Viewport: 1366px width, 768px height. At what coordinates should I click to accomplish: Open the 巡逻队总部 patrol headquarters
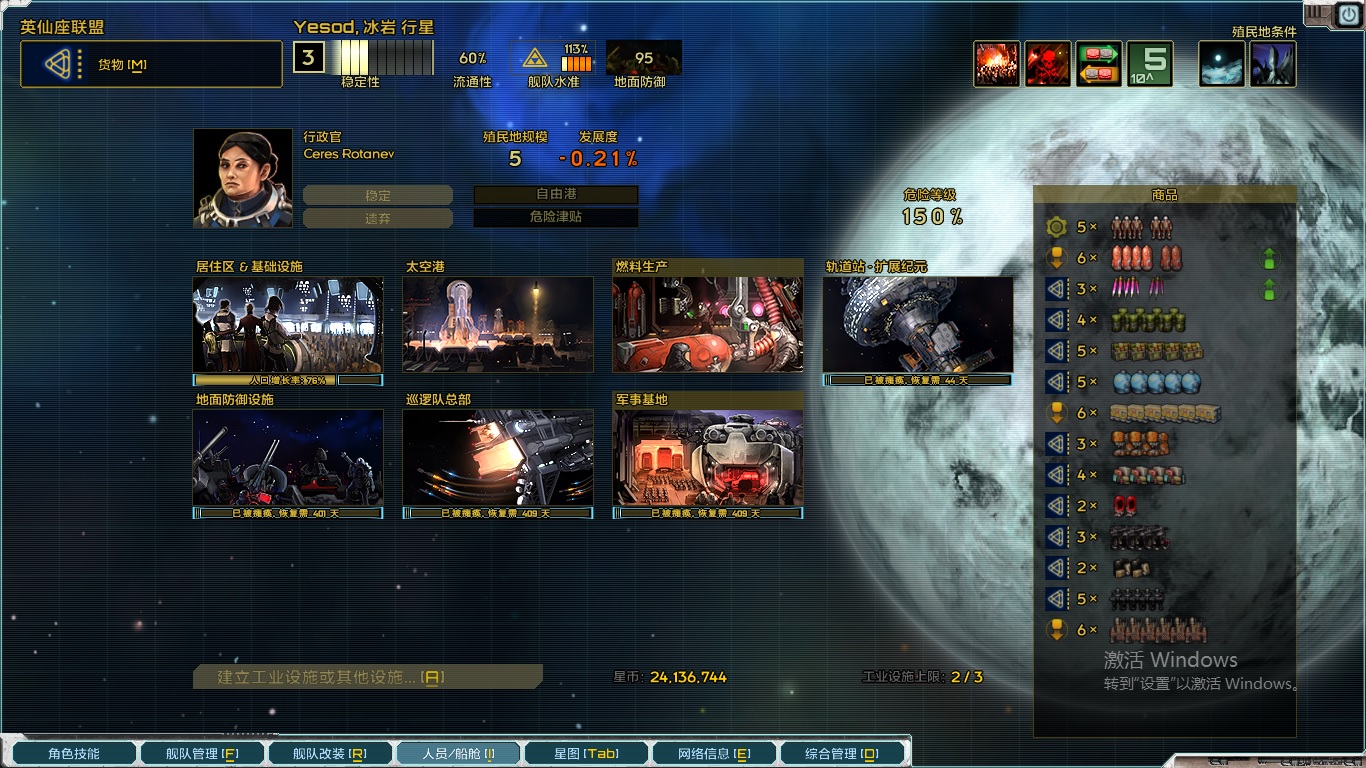coord(498,457)
